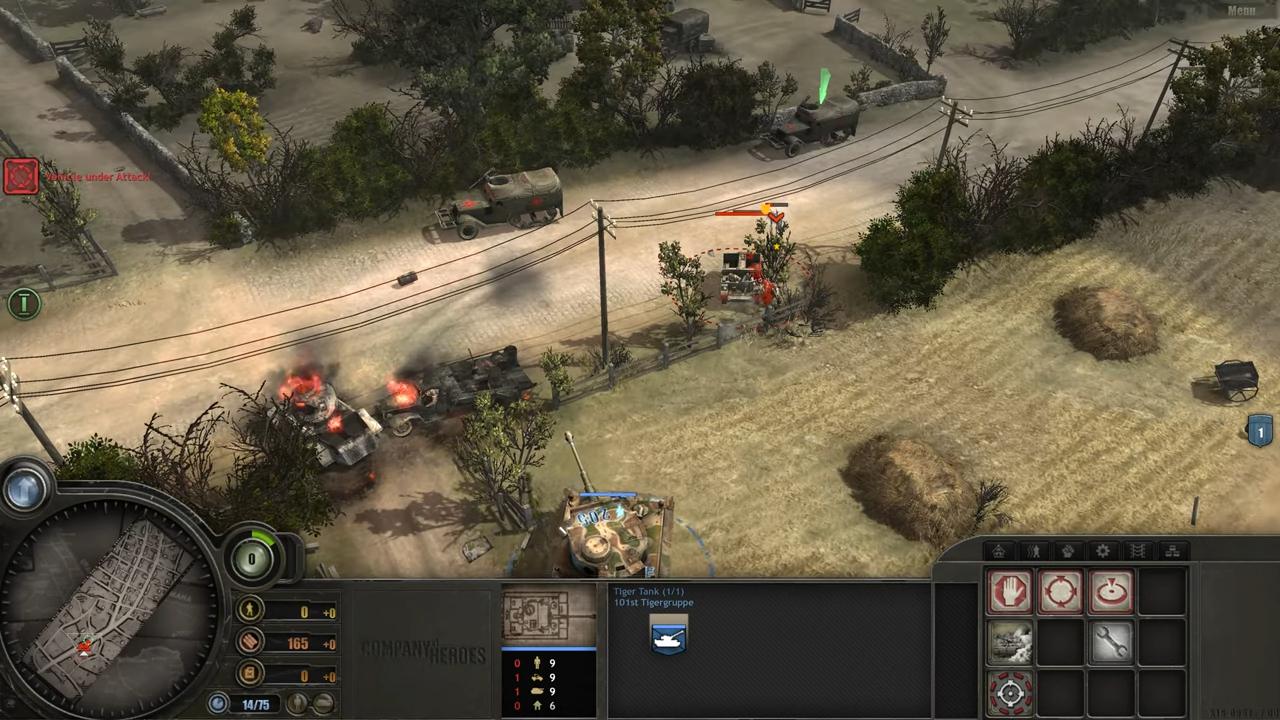The height and width of the screenshot is (720, 1280).
Task: Click the green round icon on the left edge
Action: (24, 303)
